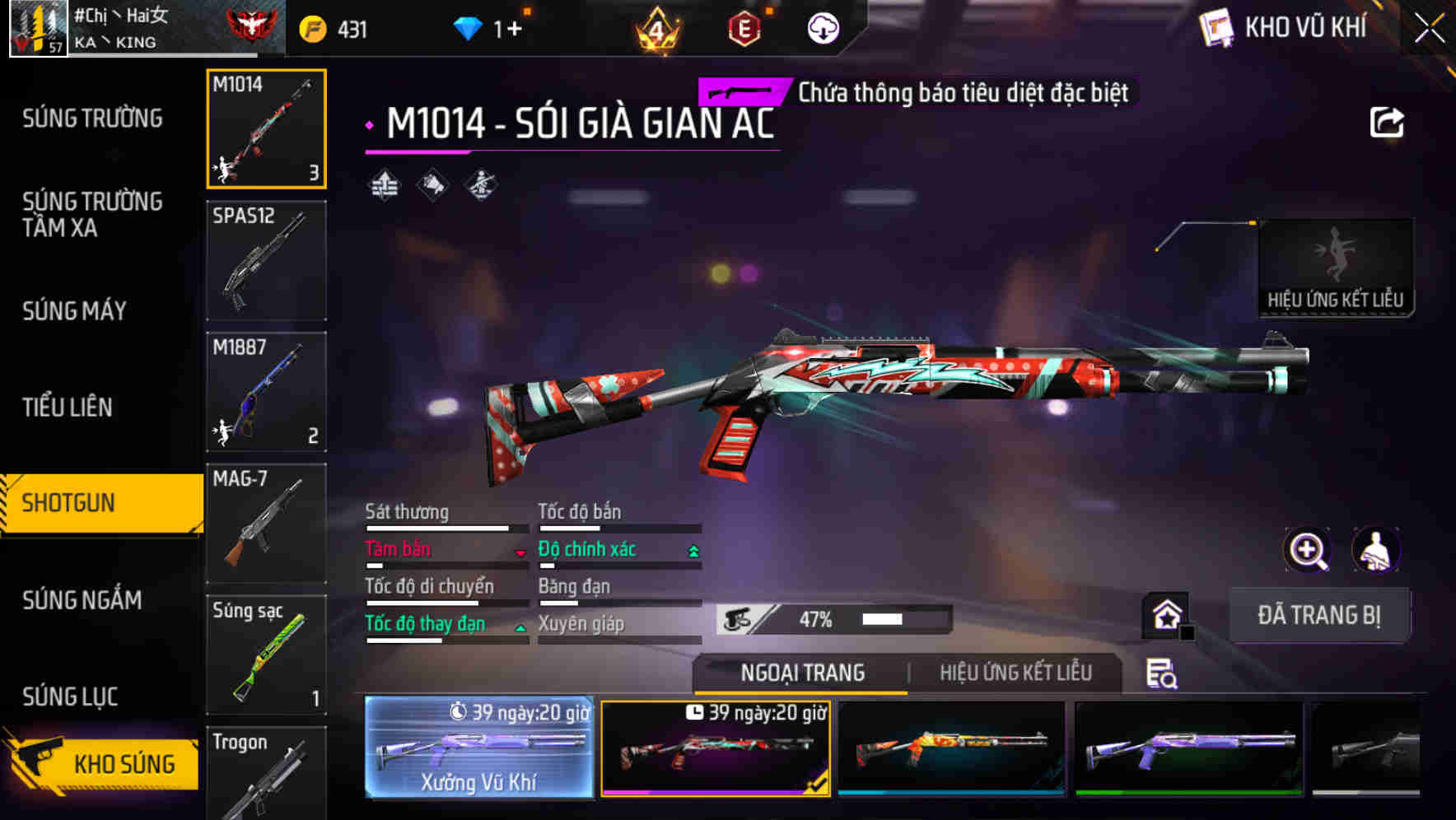
Task: Expand the Độ chính xác stat increase indicator
Action: 694,549
